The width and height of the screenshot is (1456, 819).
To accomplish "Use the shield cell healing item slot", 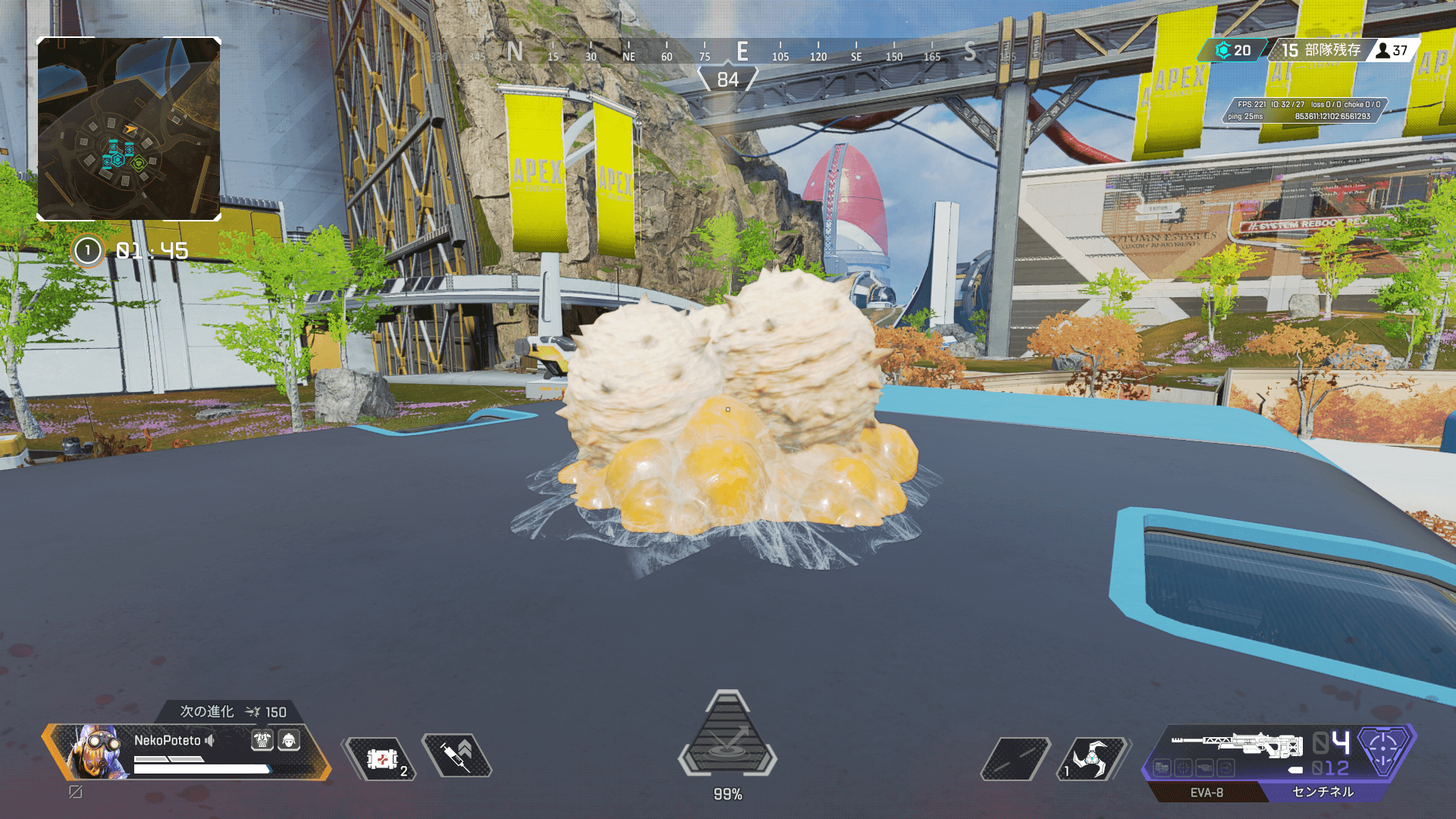I will [381, 758].
